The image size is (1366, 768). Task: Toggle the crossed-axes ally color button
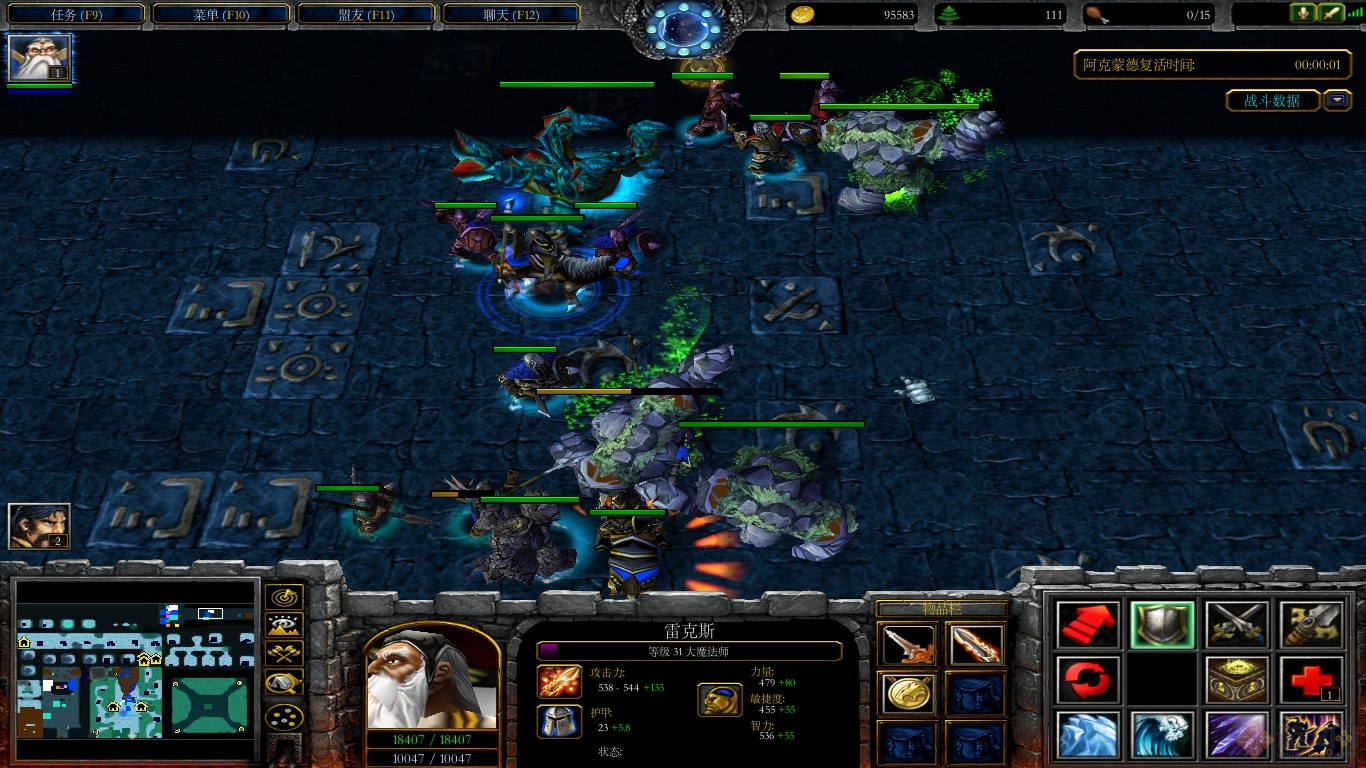(284, 655)
